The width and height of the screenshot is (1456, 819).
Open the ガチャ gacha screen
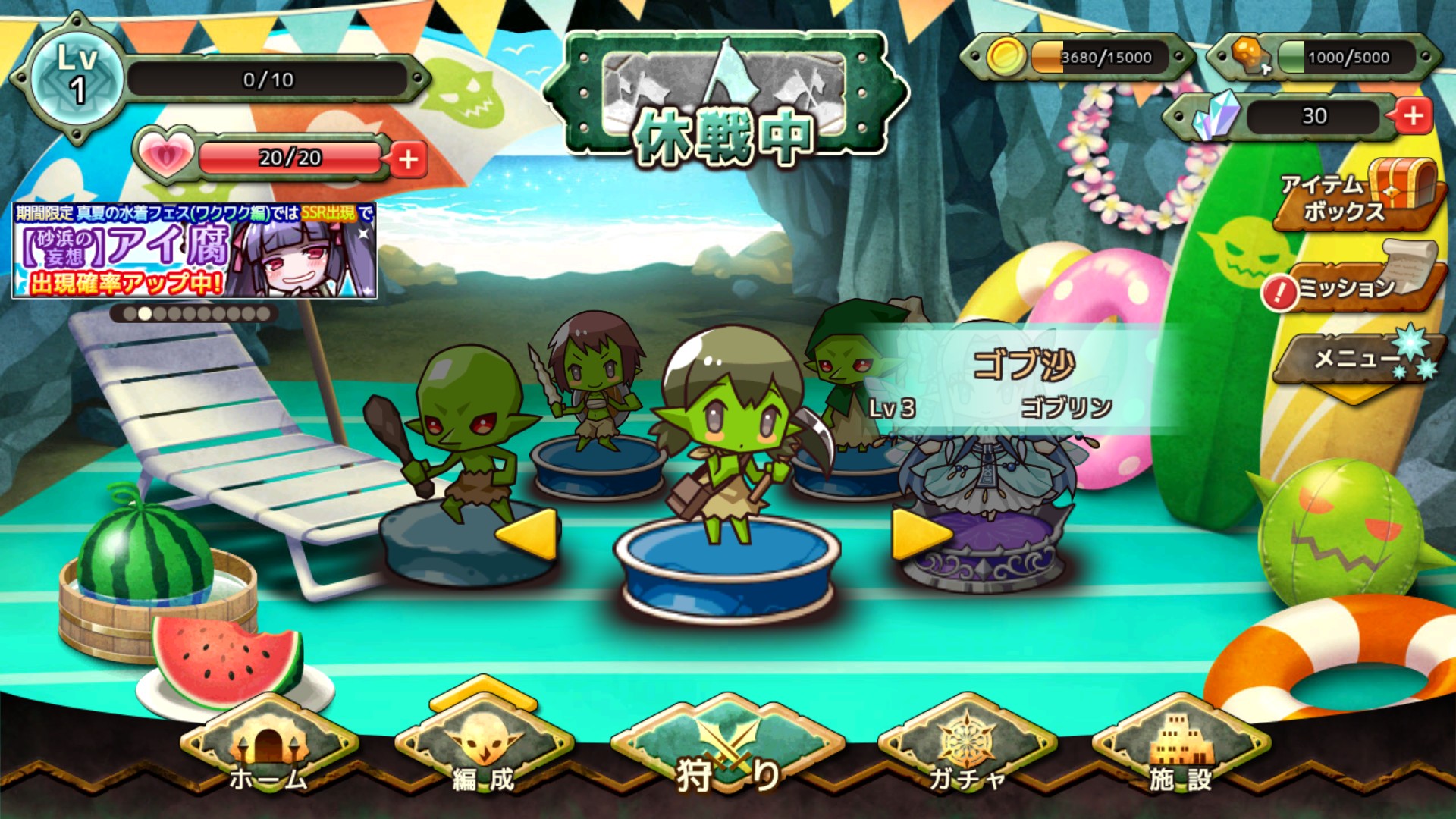967,752
